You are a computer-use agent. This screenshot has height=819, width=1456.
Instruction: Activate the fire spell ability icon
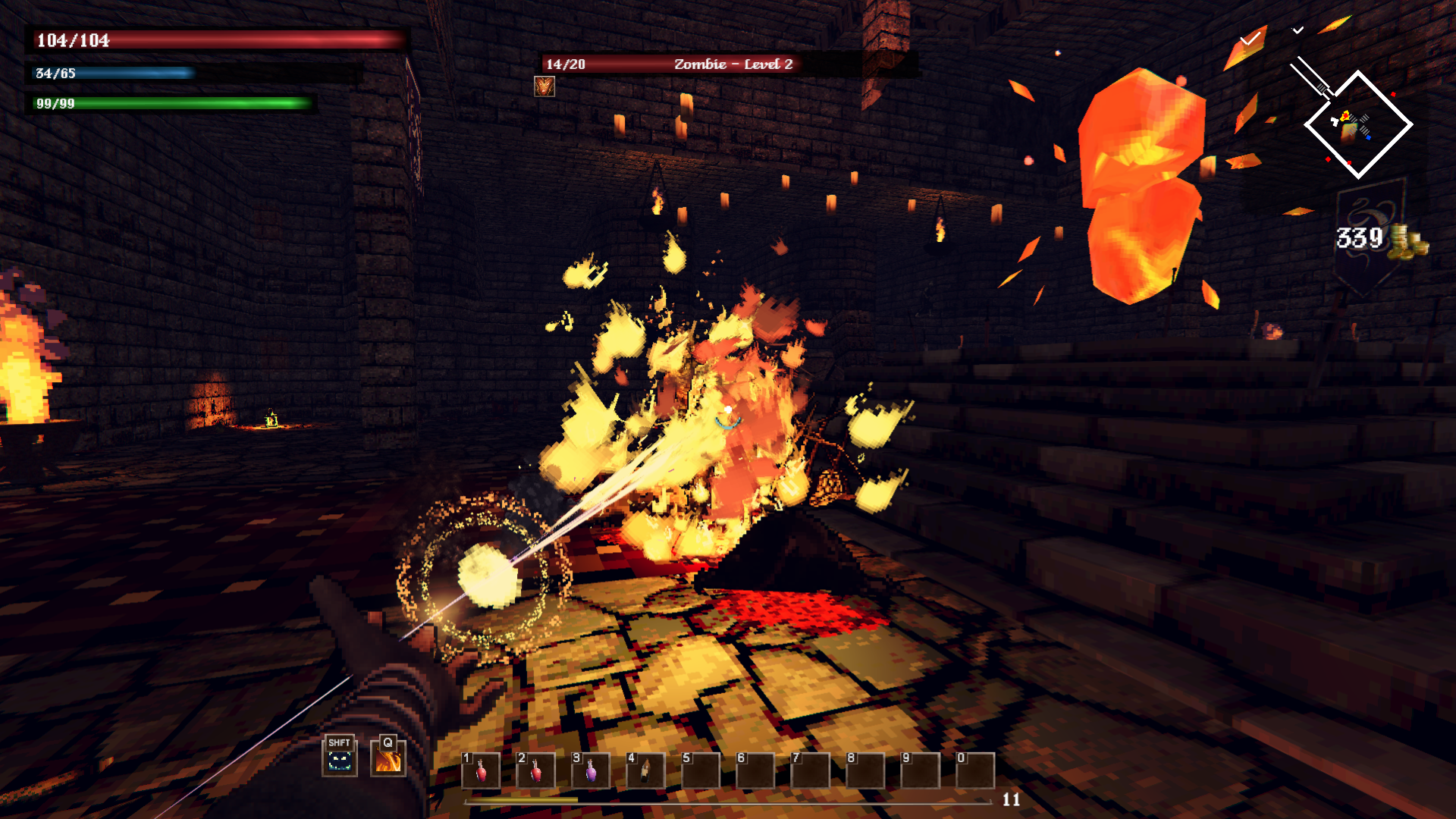point(388,758)
